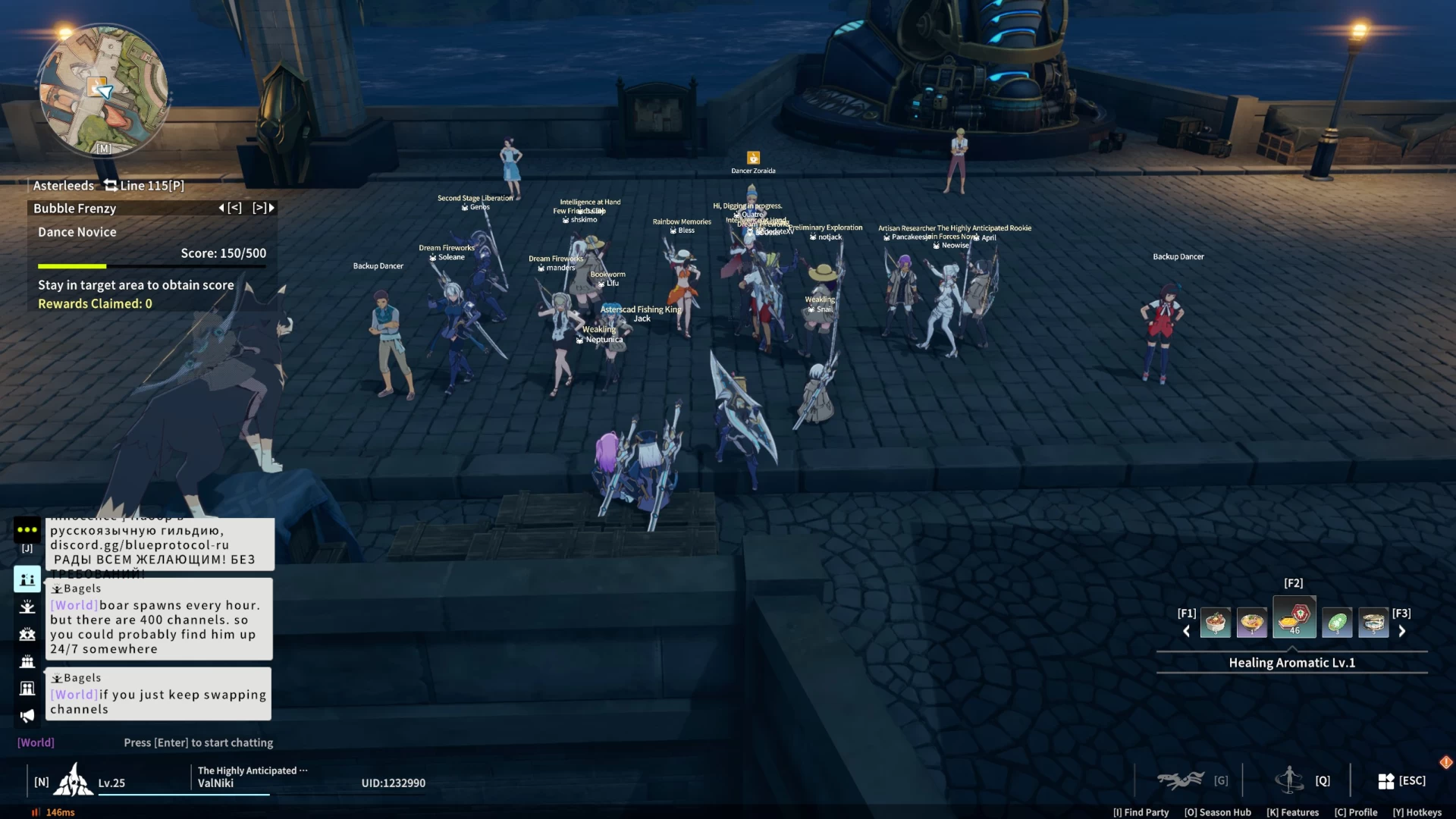1456x819 pixels.
Task: Open the building-icon chat channel
Action: (x=27, y=689)
